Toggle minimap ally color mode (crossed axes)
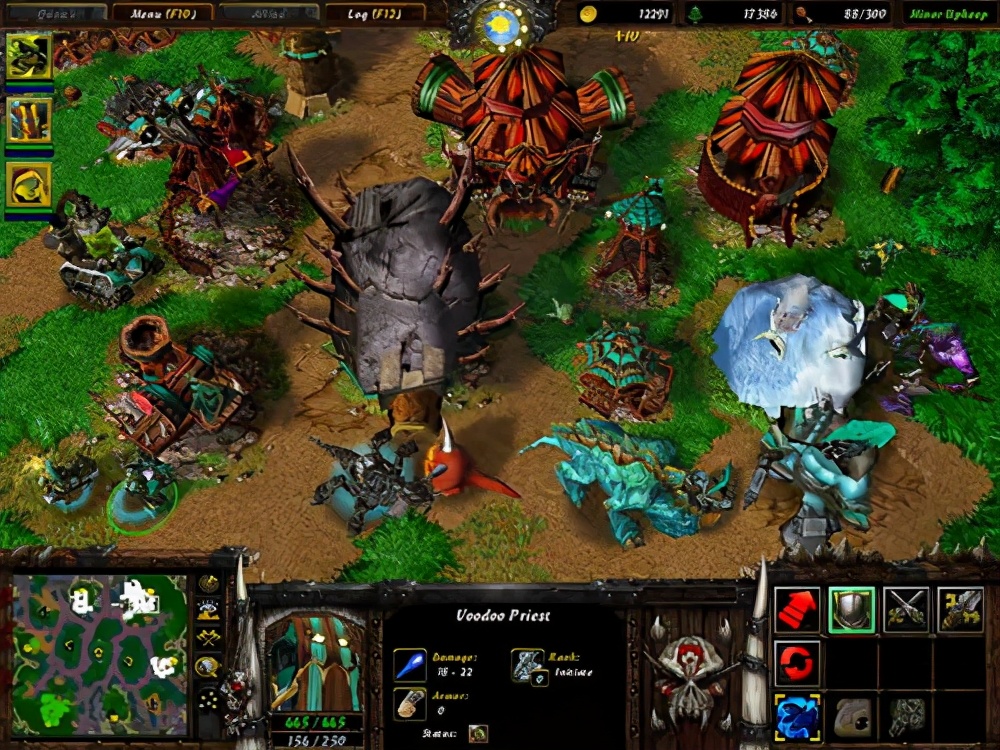This screenshot has width=1000, height=750. coord(209,637)
